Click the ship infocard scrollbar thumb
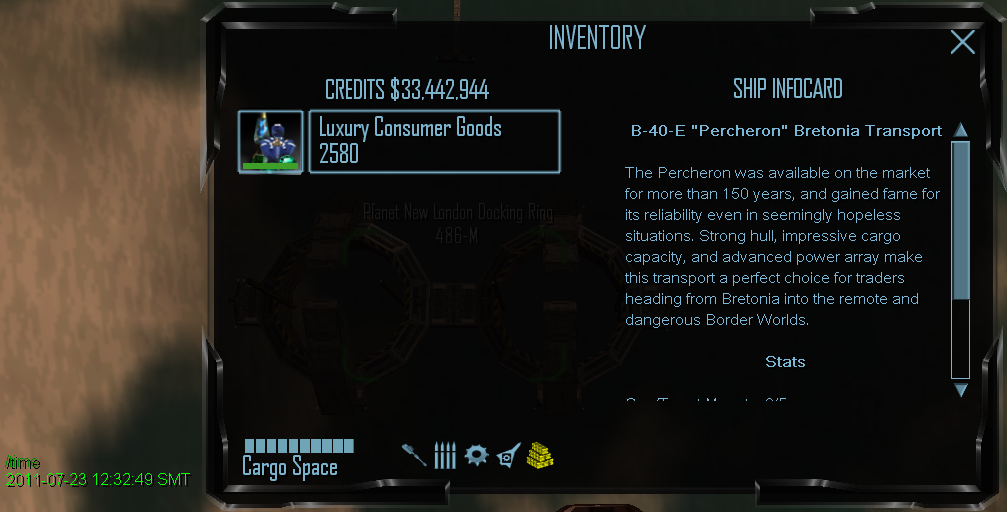The height and width of the screenshot is (512, 1007). [960, 220]
